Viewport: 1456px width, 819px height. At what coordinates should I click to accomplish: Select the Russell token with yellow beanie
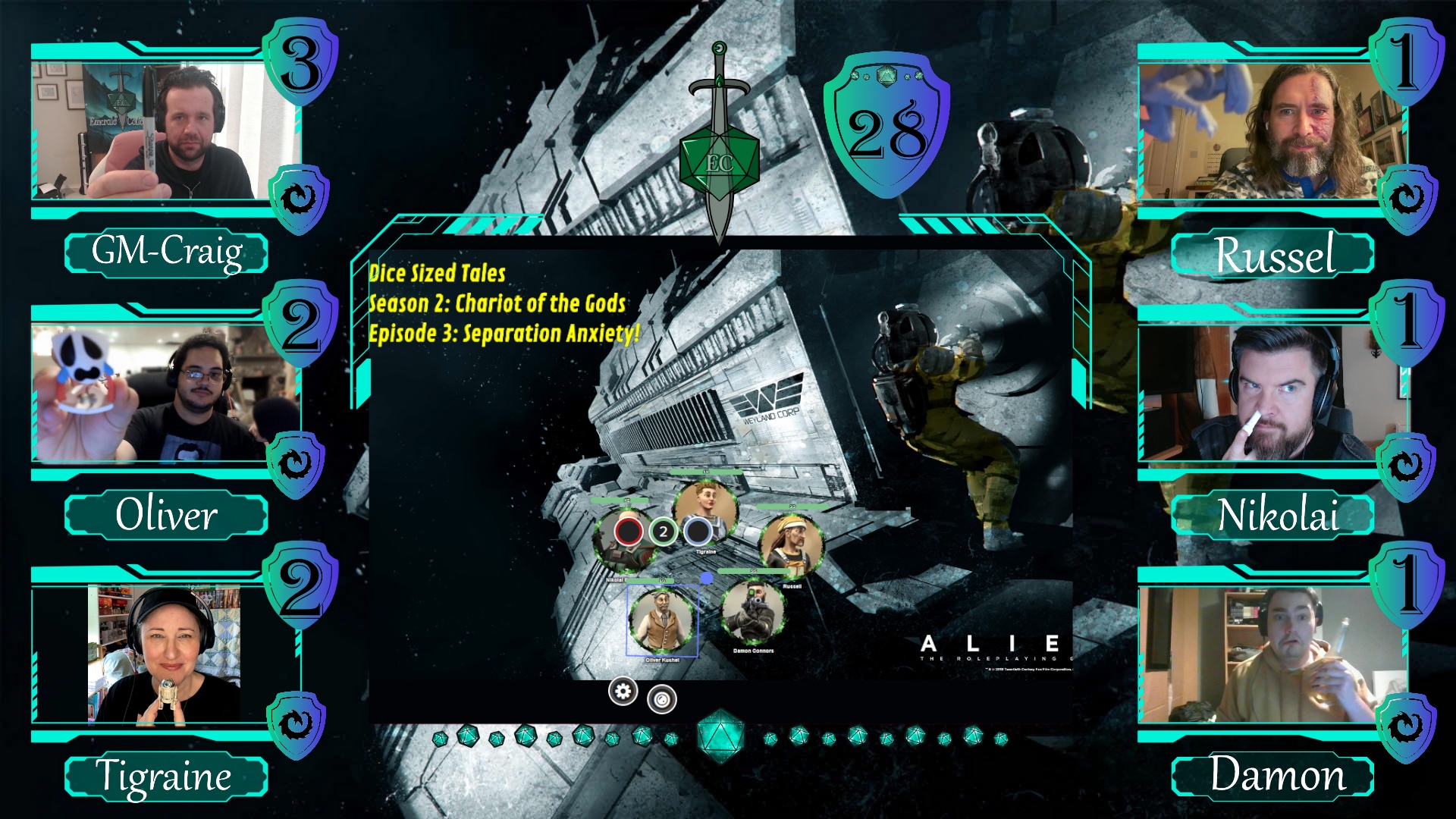pyautogui.click(x=791, y=545)
